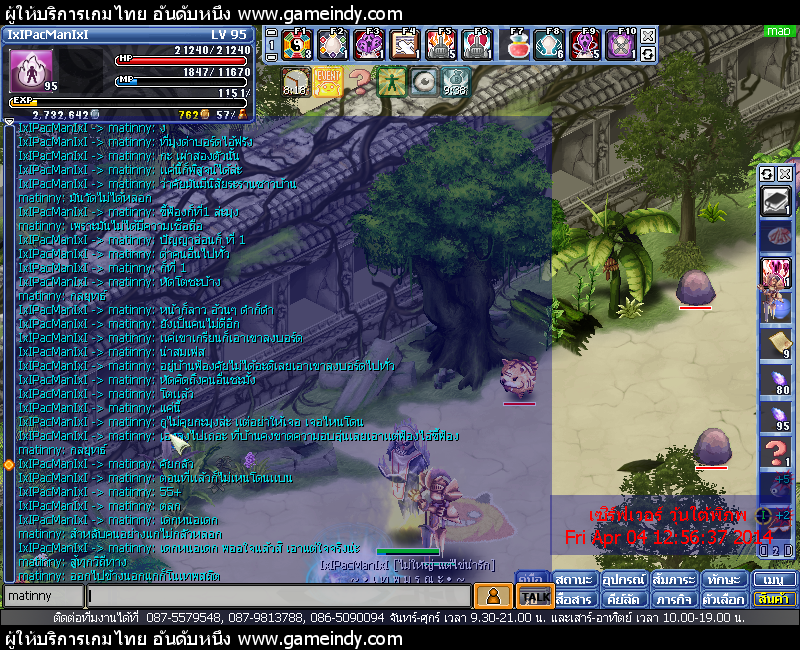Open the pink question mark help icon

tap(359, 81)
